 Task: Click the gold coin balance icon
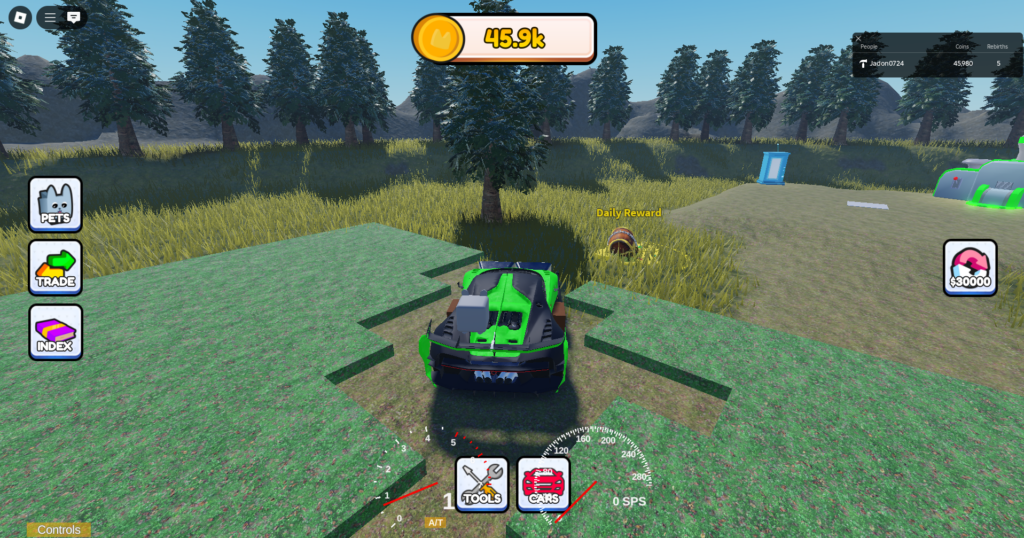point(439,38)
